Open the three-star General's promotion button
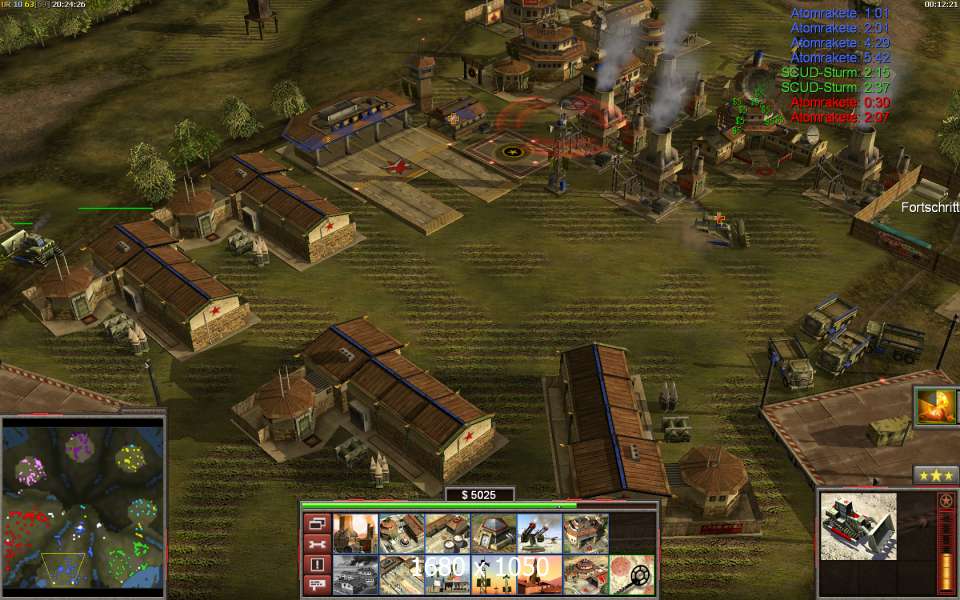 coord(936,474)
